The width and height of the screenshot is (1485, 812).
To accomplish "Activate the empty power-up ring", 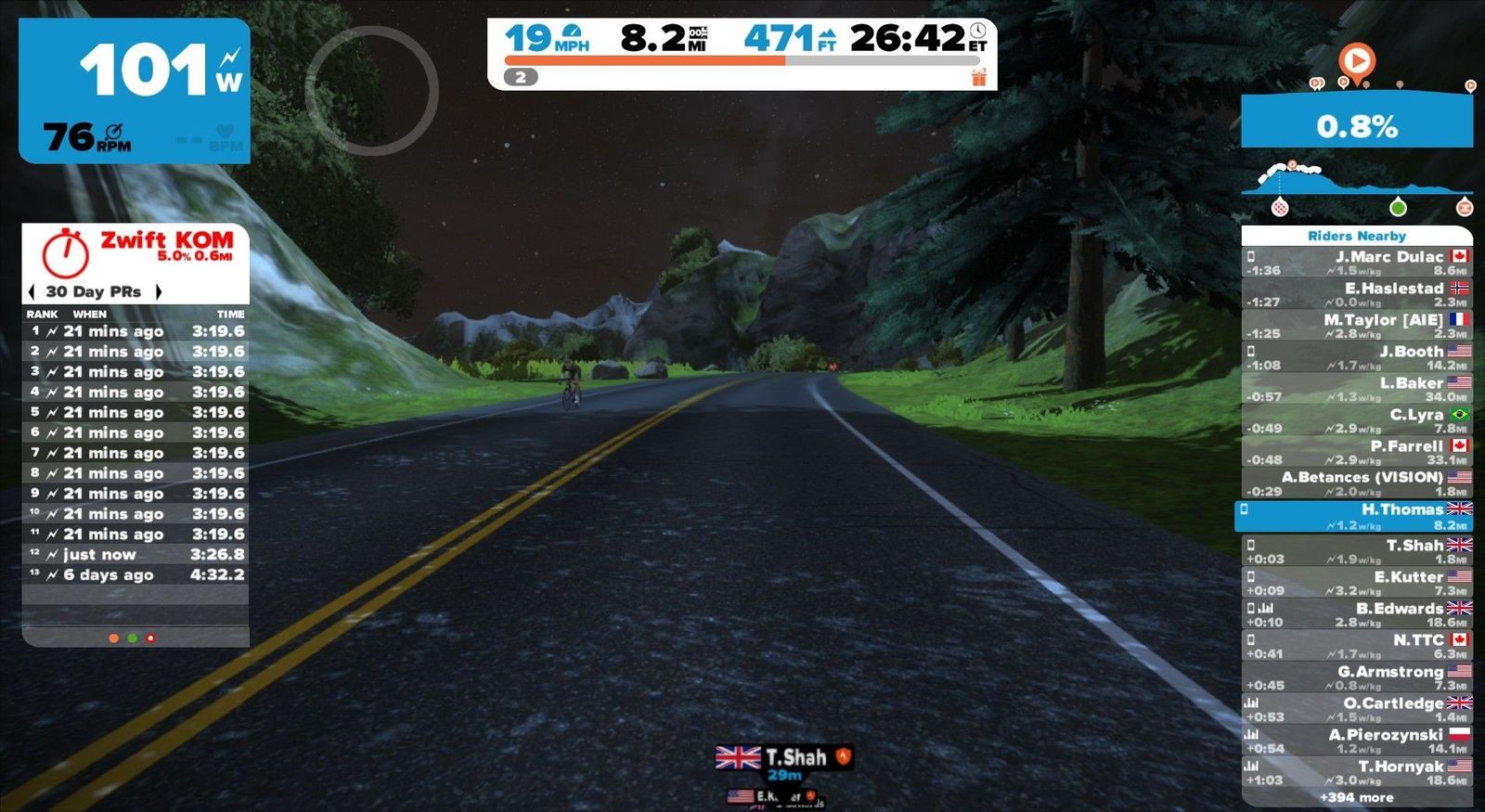I will pos(371,91).
